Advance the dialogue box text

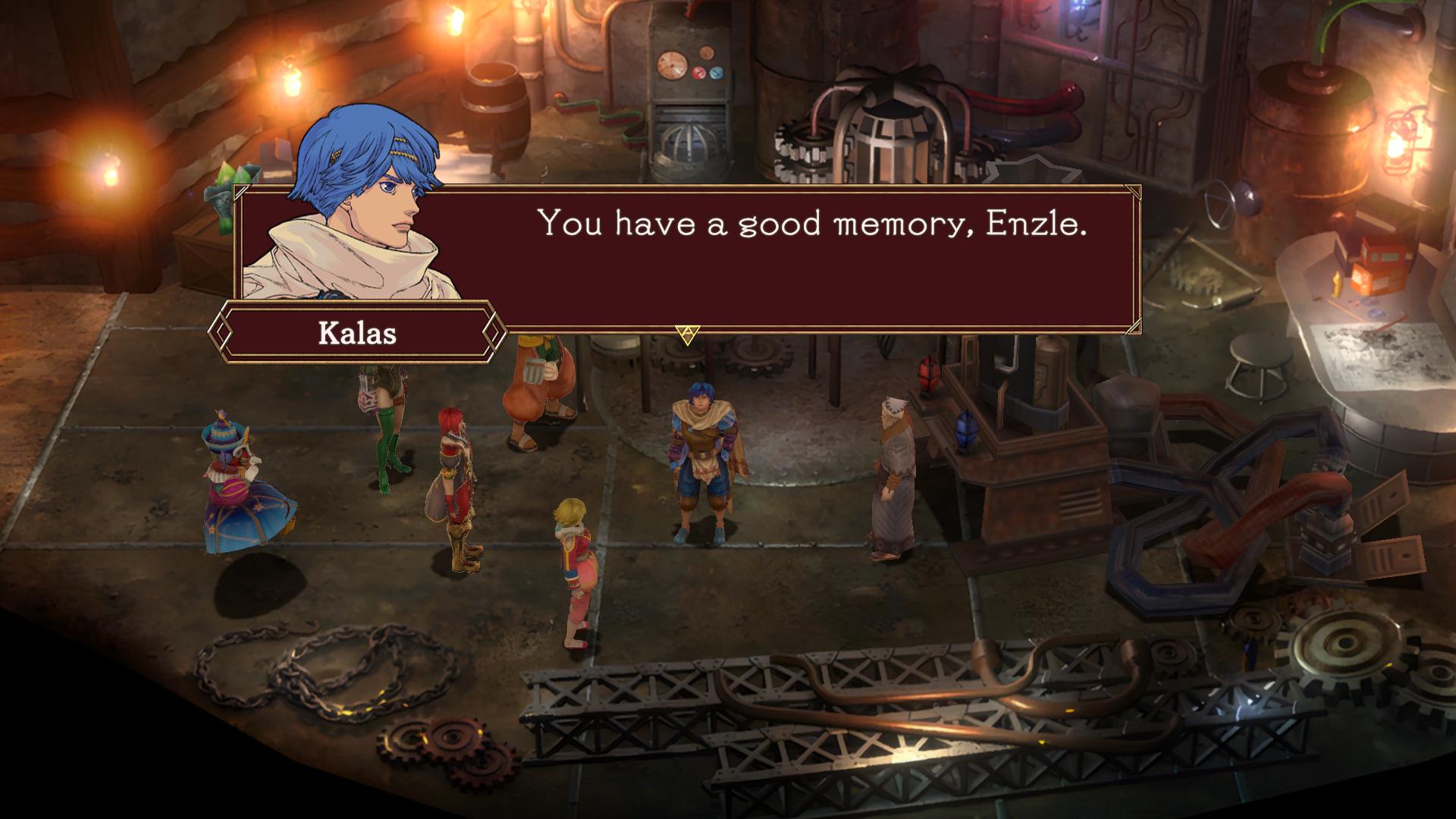(687, 334)
